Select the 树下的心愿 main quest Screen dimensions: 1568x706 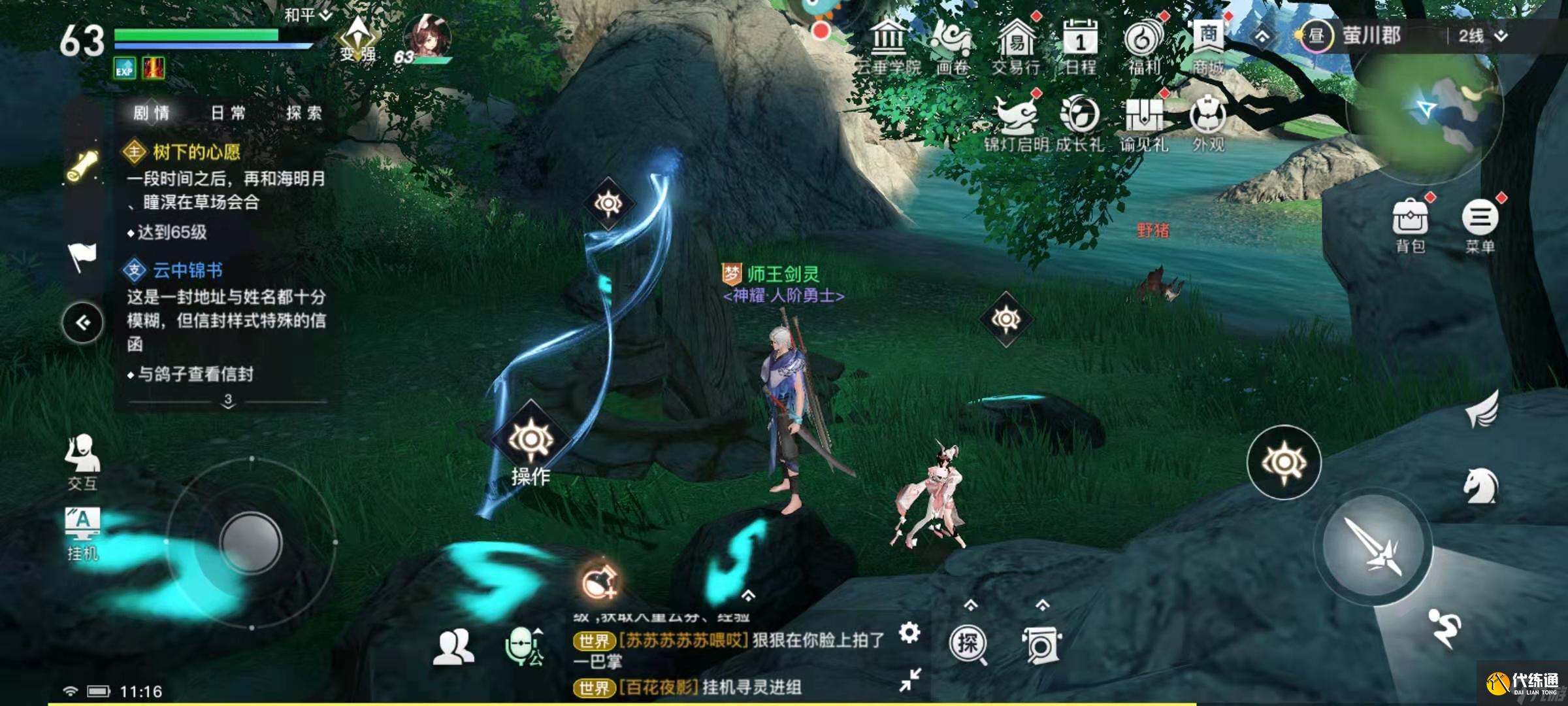196,152
